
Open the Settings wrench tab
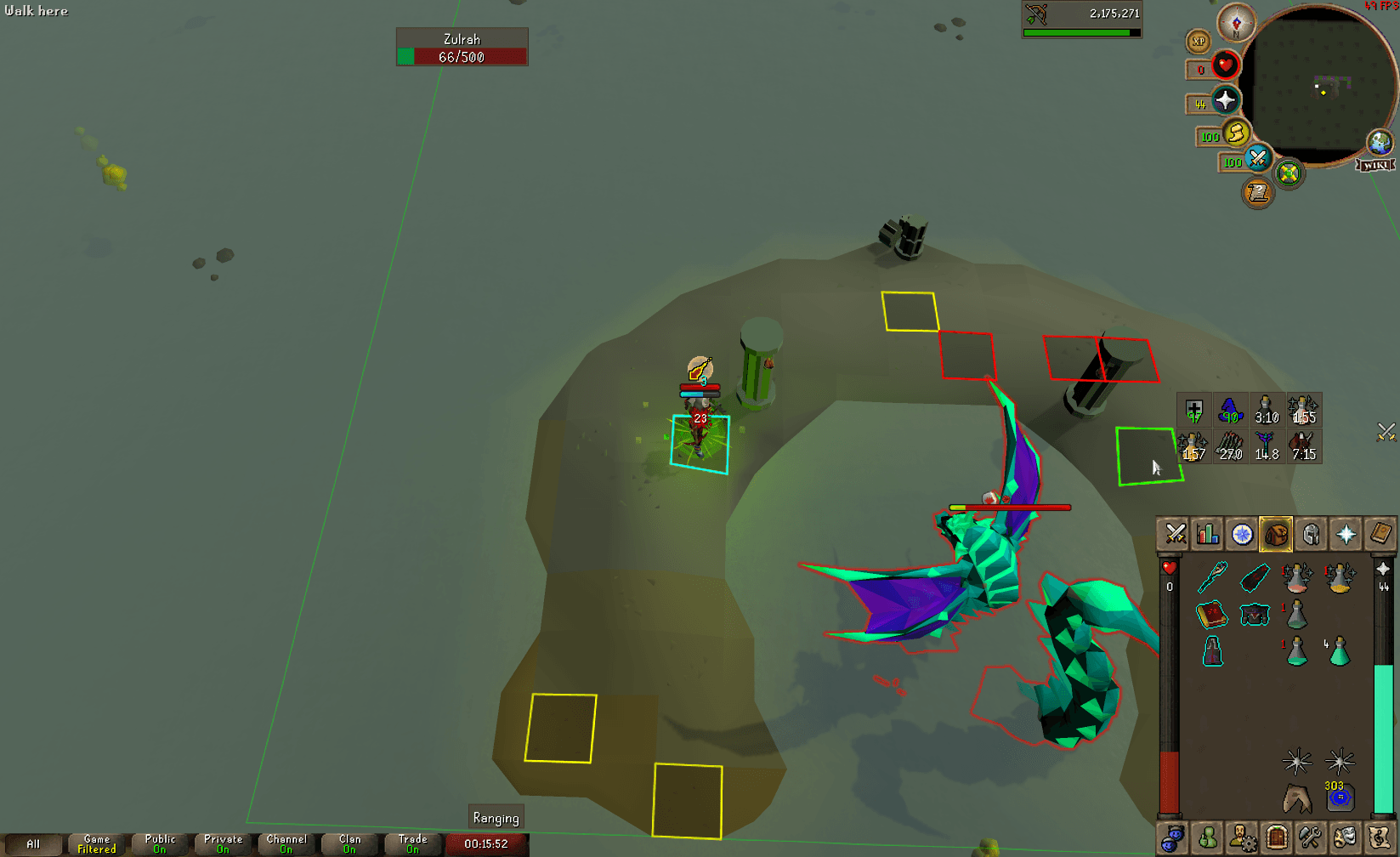click(x=1310, y=837)
